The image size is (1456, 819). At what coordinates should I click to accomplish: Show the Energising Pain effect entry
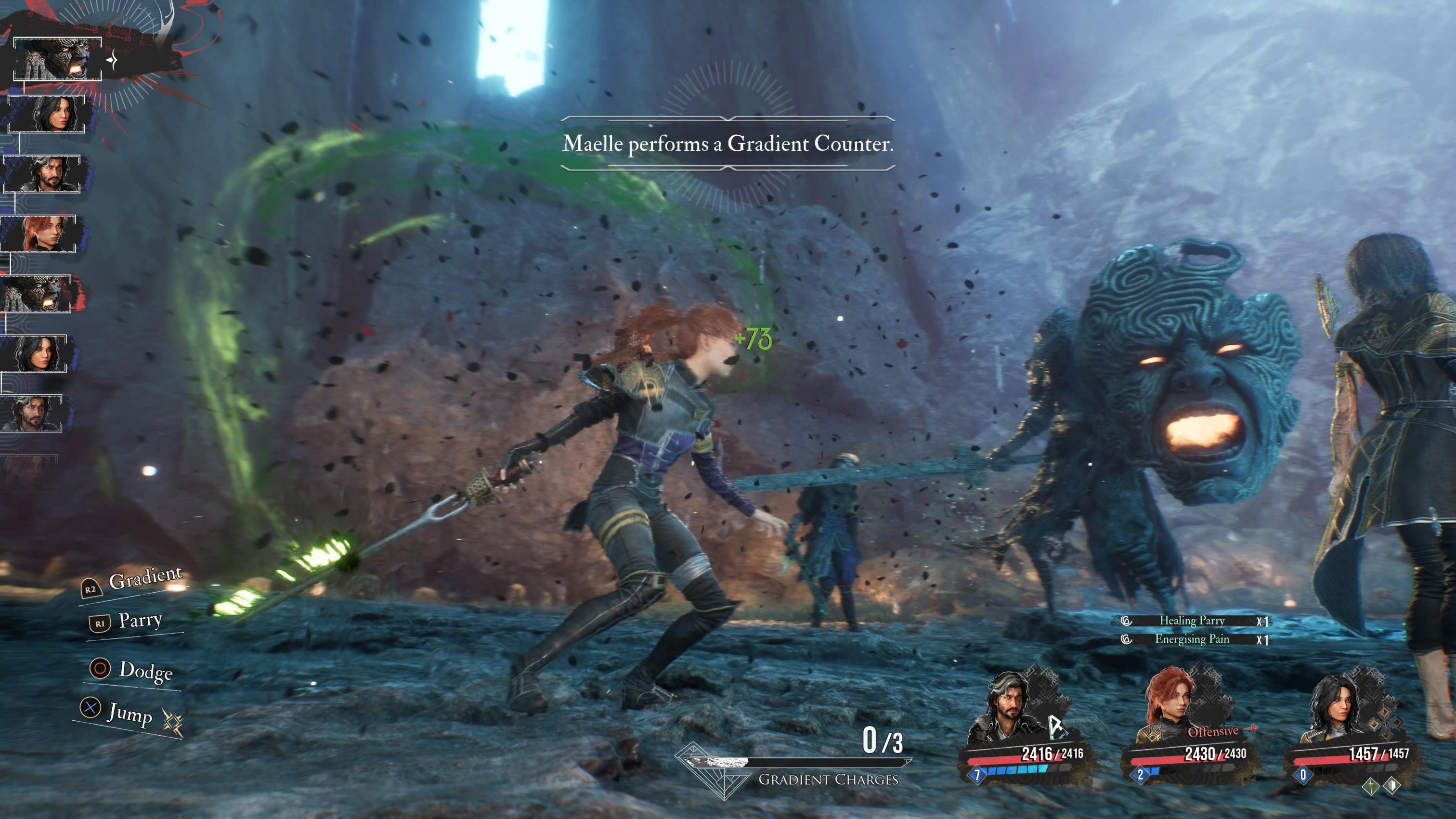point(1193,639)
